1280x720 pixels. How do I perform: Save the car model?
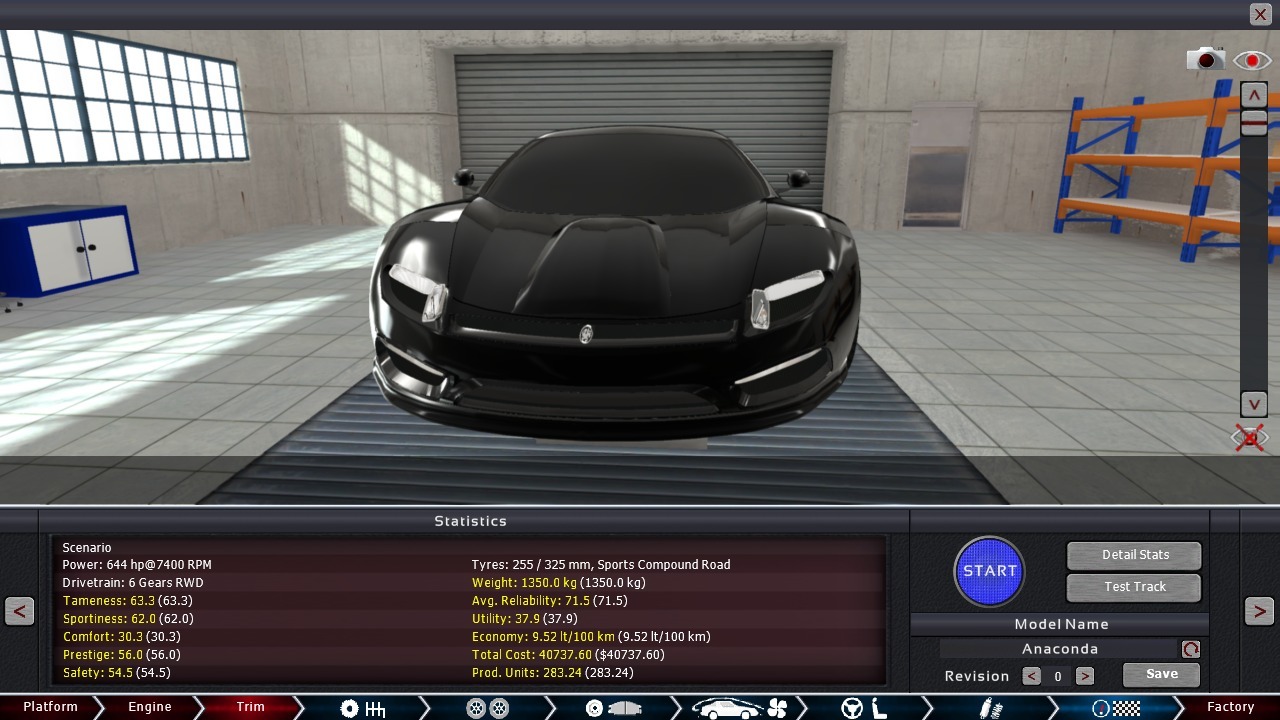1161,675
